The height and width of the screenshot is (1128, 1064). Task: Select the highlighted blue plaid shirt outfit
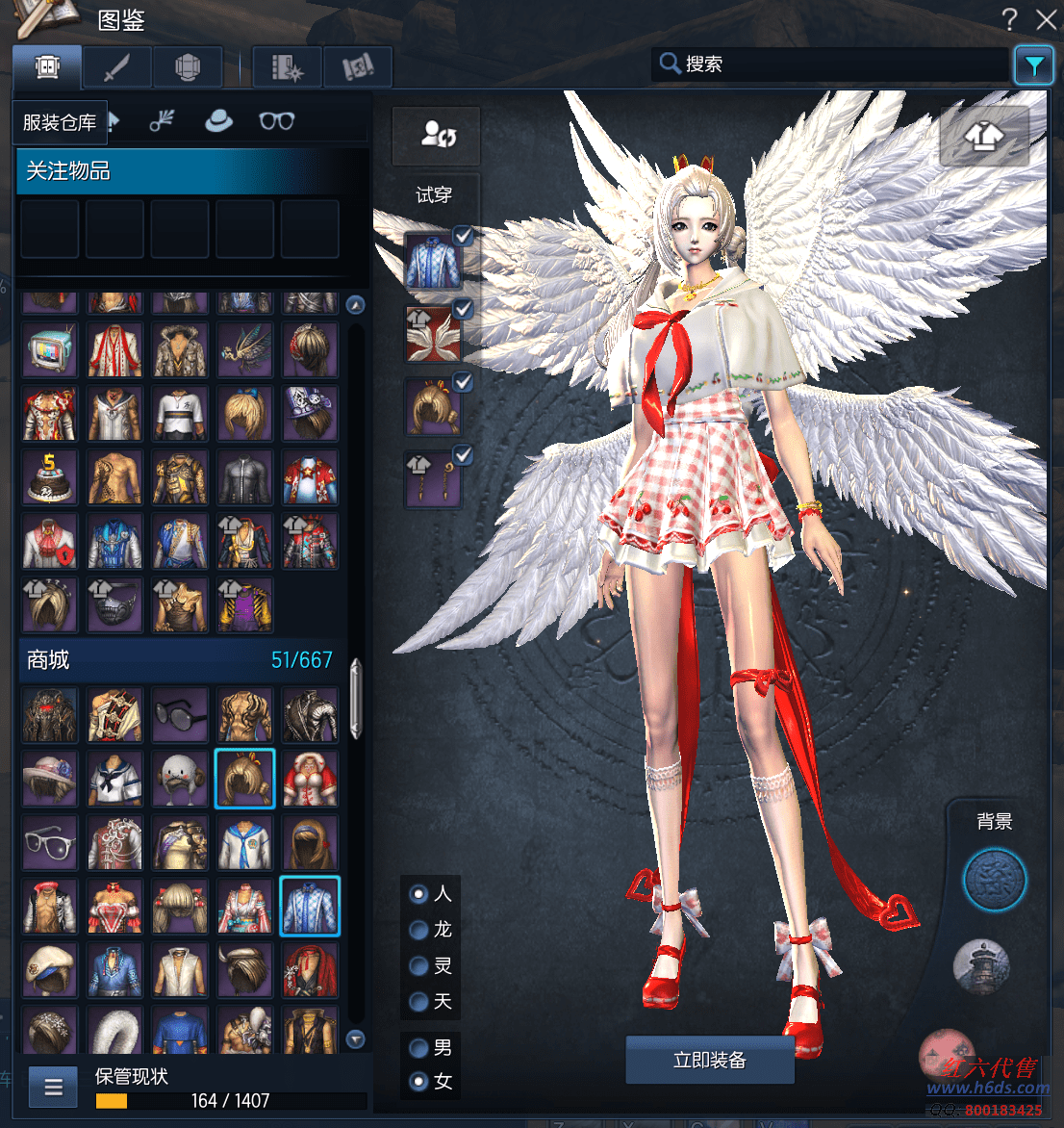pos(310,906)
